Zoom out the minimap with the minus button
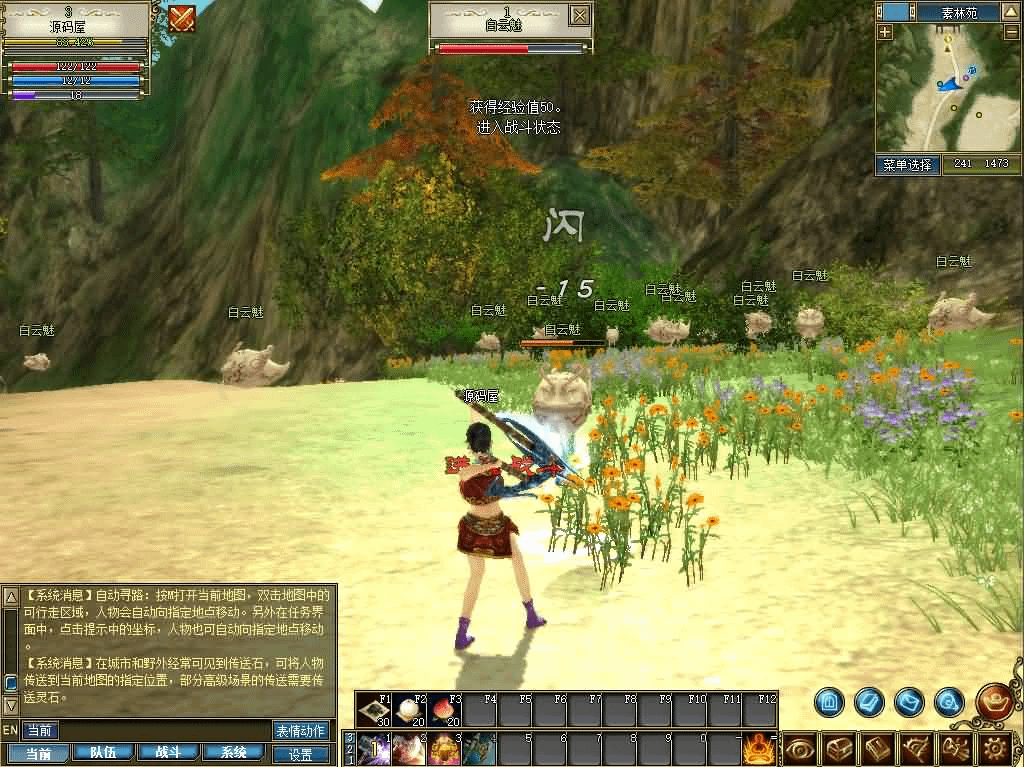This screenshot has height=767, width=1024. (x=1013, y=32)
